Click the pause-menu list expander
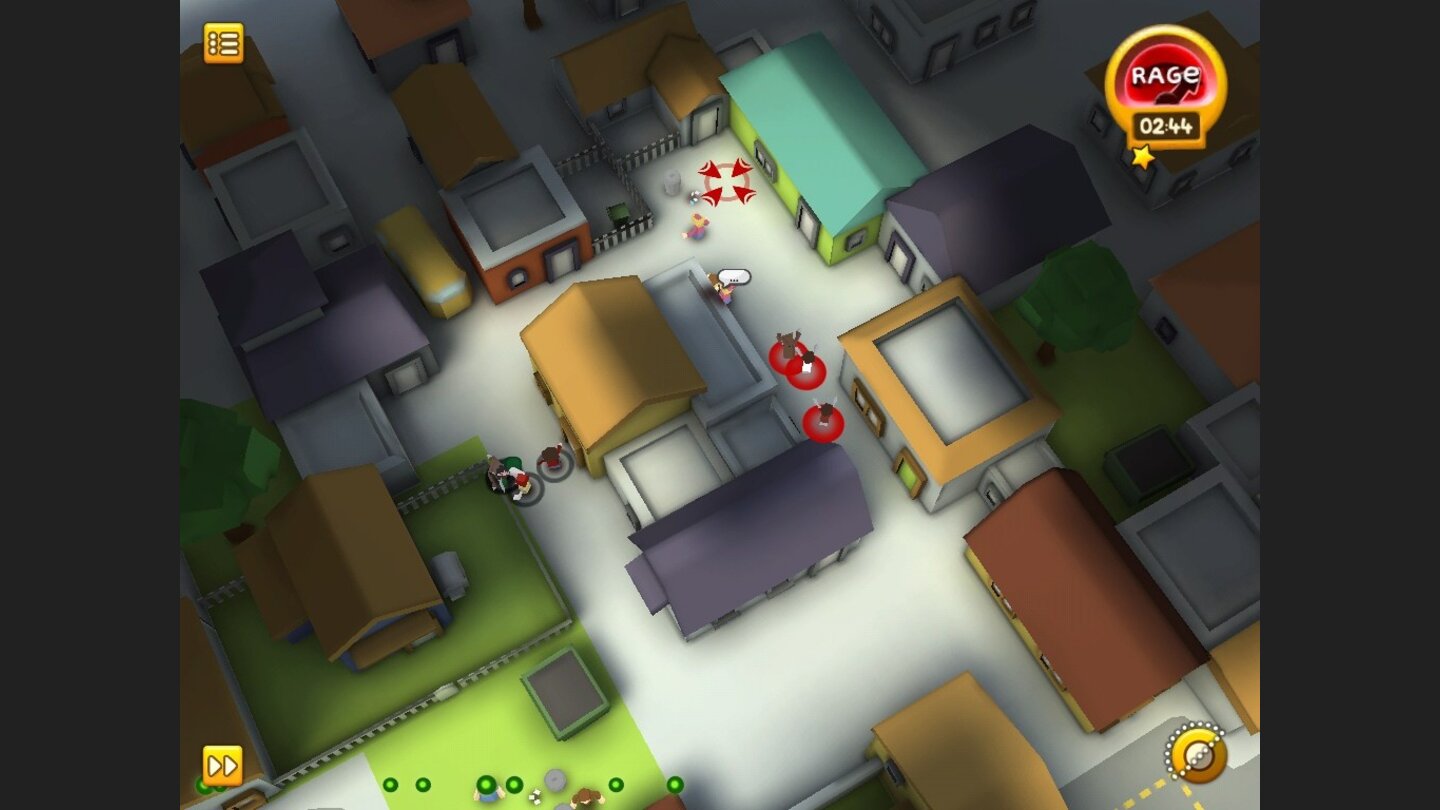 click(222, 45)
